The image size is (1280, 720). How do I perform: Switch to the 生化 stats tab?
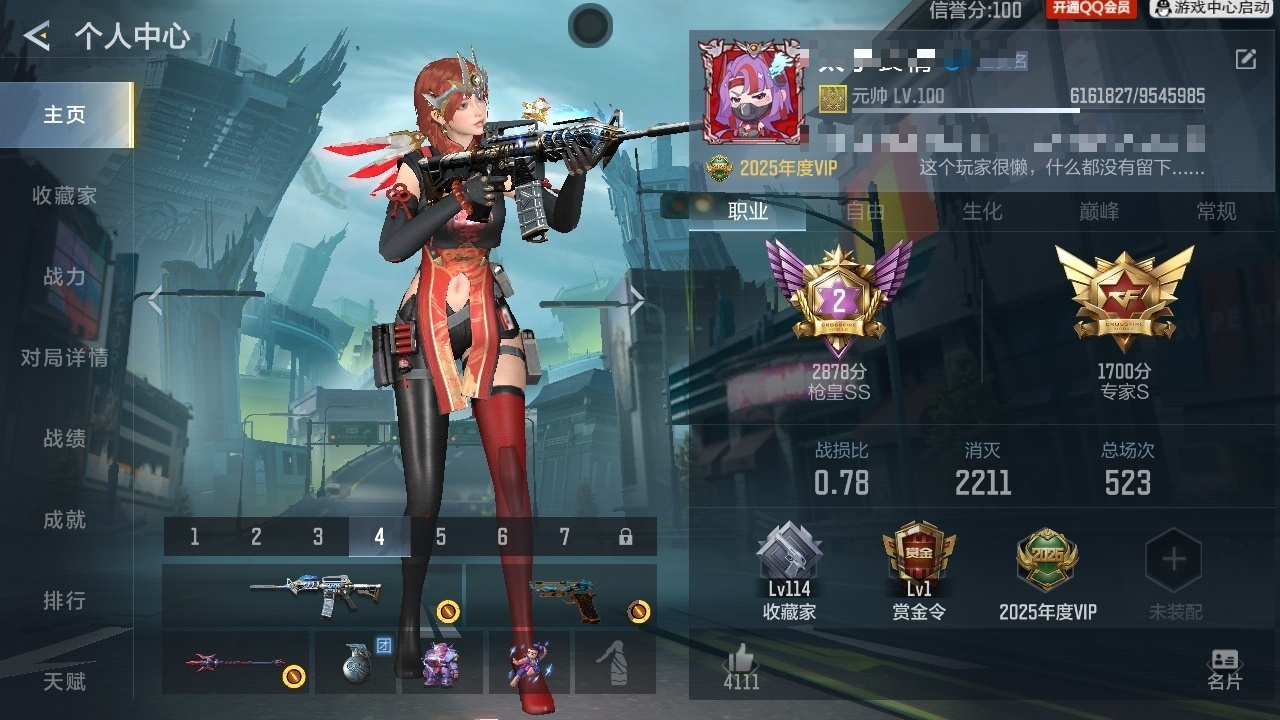[982, 211]
